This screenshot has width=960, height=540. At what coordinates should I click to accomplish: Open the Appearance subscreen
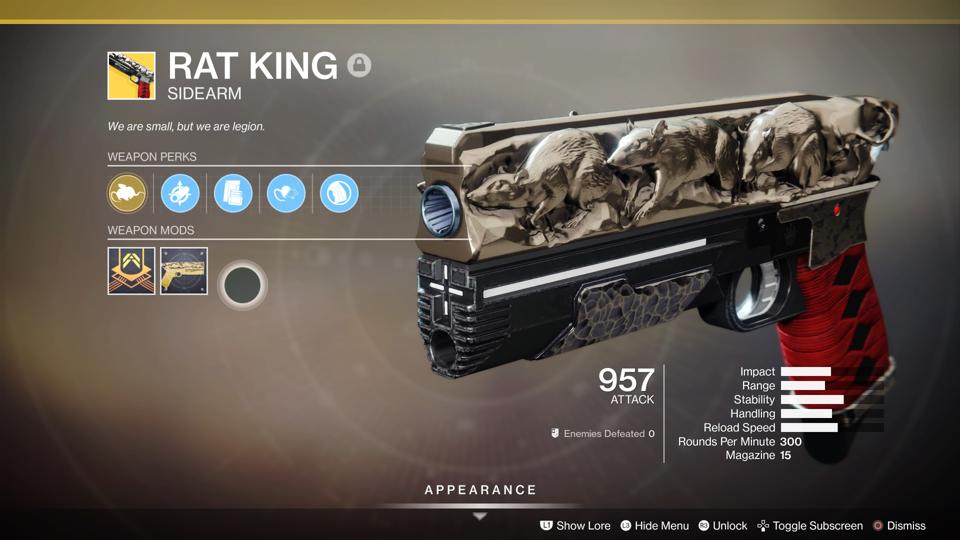tap(480, 491)
